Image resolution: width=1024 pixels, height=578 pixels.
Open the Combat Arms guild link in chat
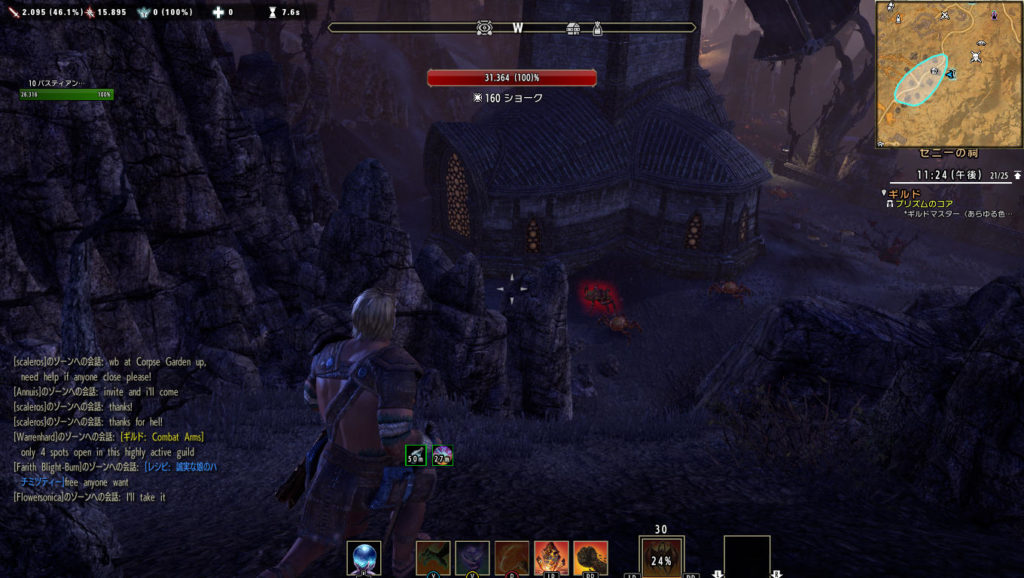pyautogui.click(x=163, y=436)
